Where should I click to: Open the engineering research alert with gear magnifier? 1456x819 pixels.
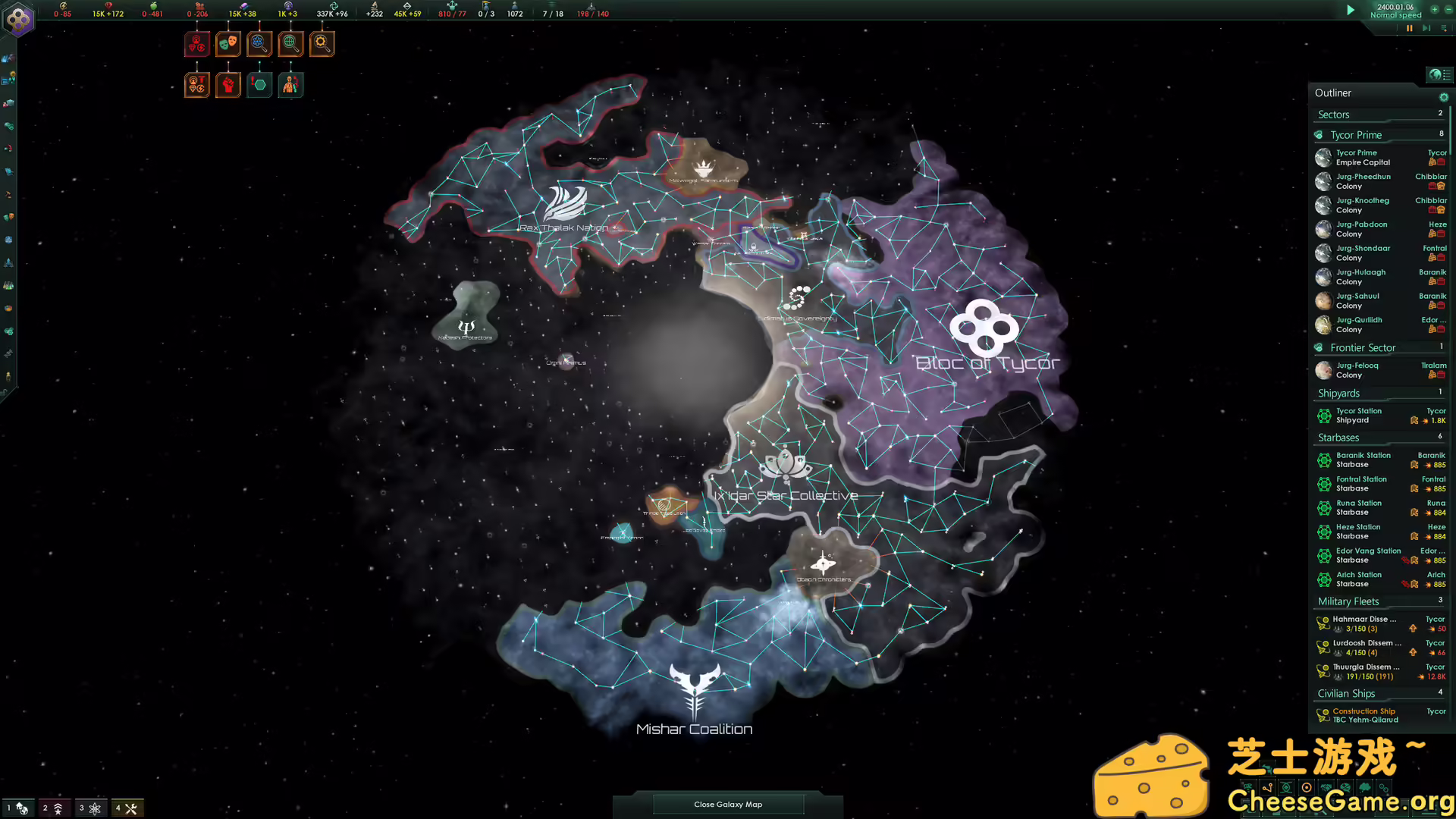click(x=322, y=43)
